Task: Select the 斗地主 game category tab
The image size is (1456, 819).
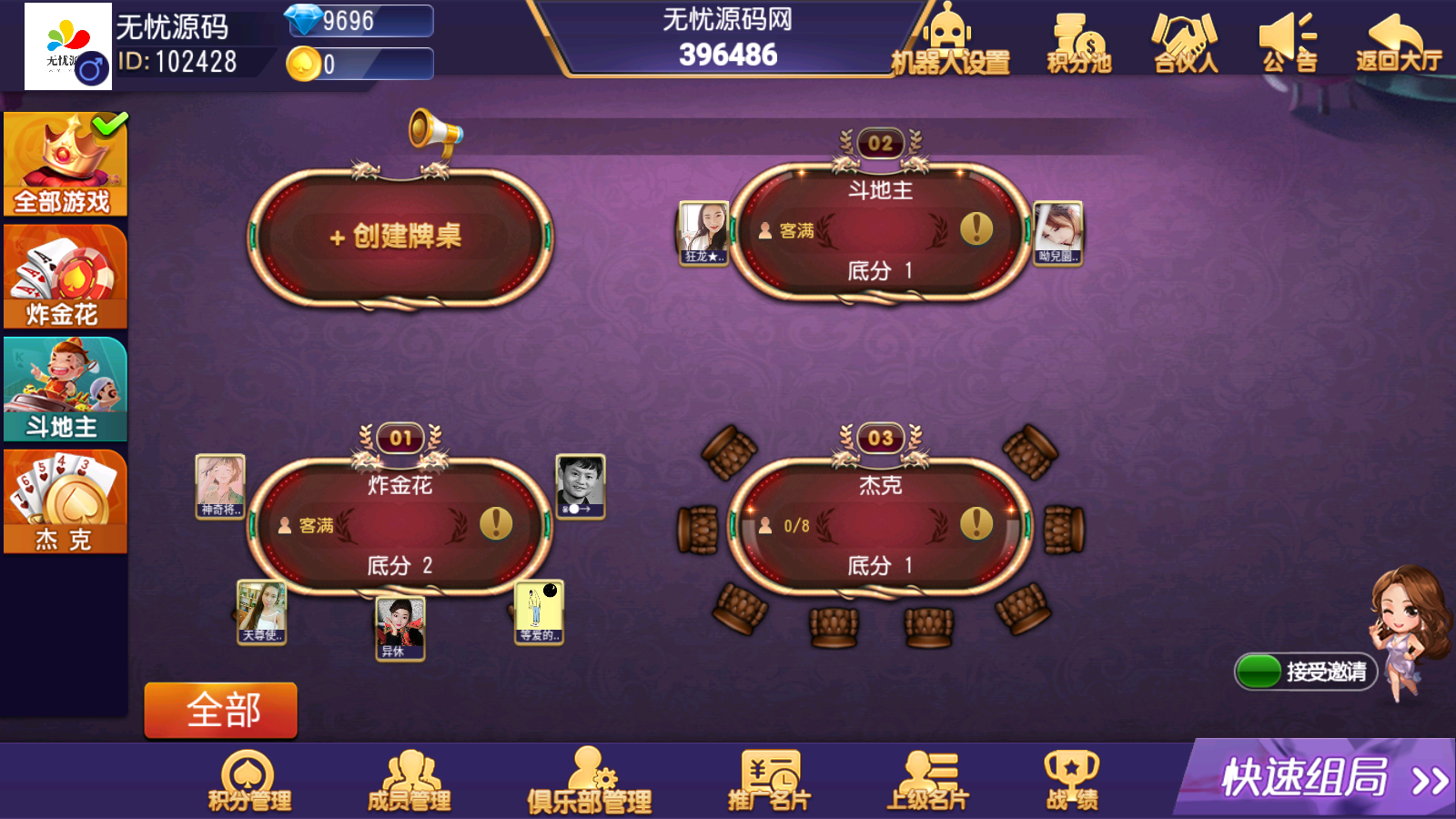Action: click(x=64, y=389)
